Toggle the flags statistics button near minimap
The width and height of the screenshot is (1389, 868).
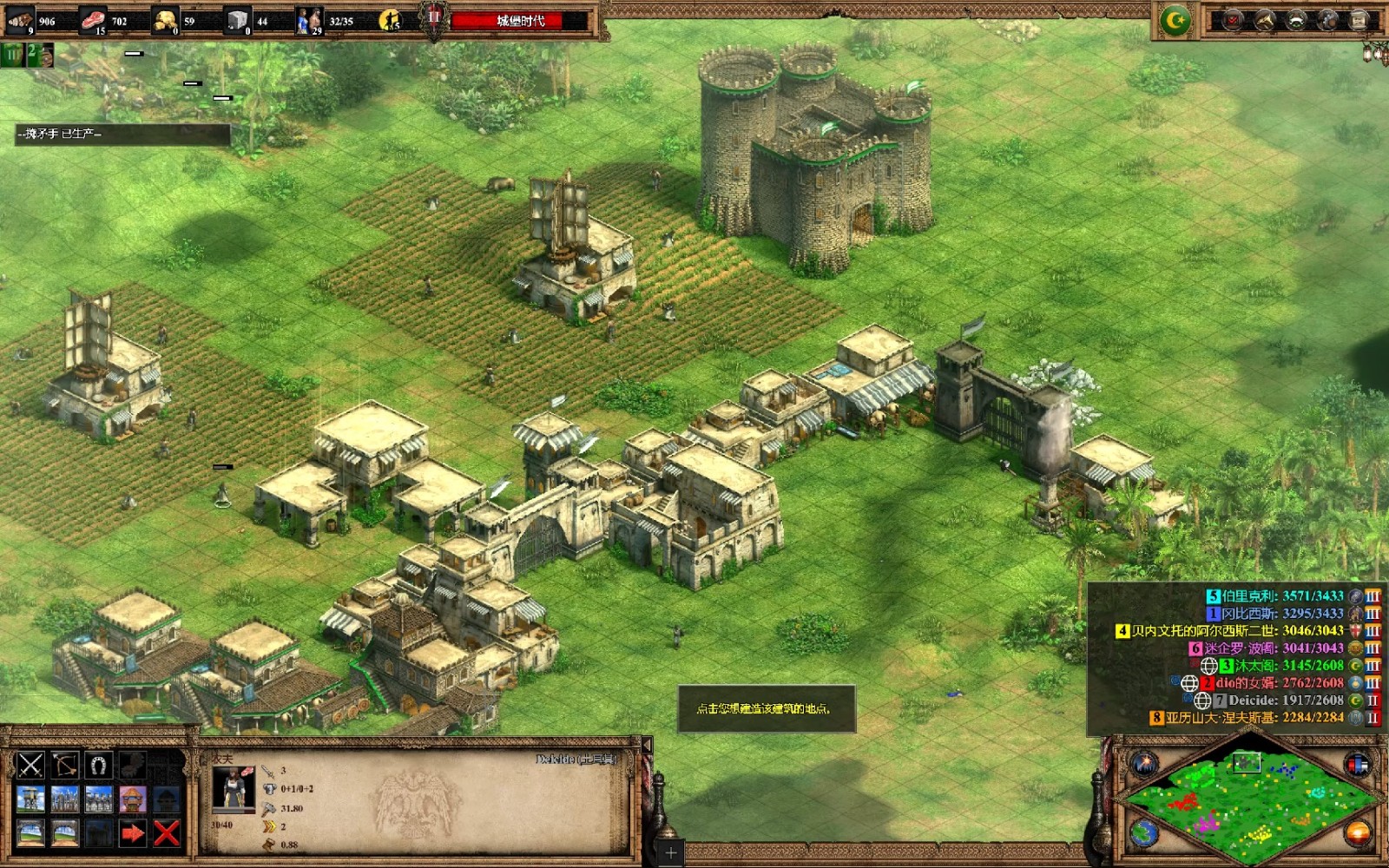pos(1357,764)
